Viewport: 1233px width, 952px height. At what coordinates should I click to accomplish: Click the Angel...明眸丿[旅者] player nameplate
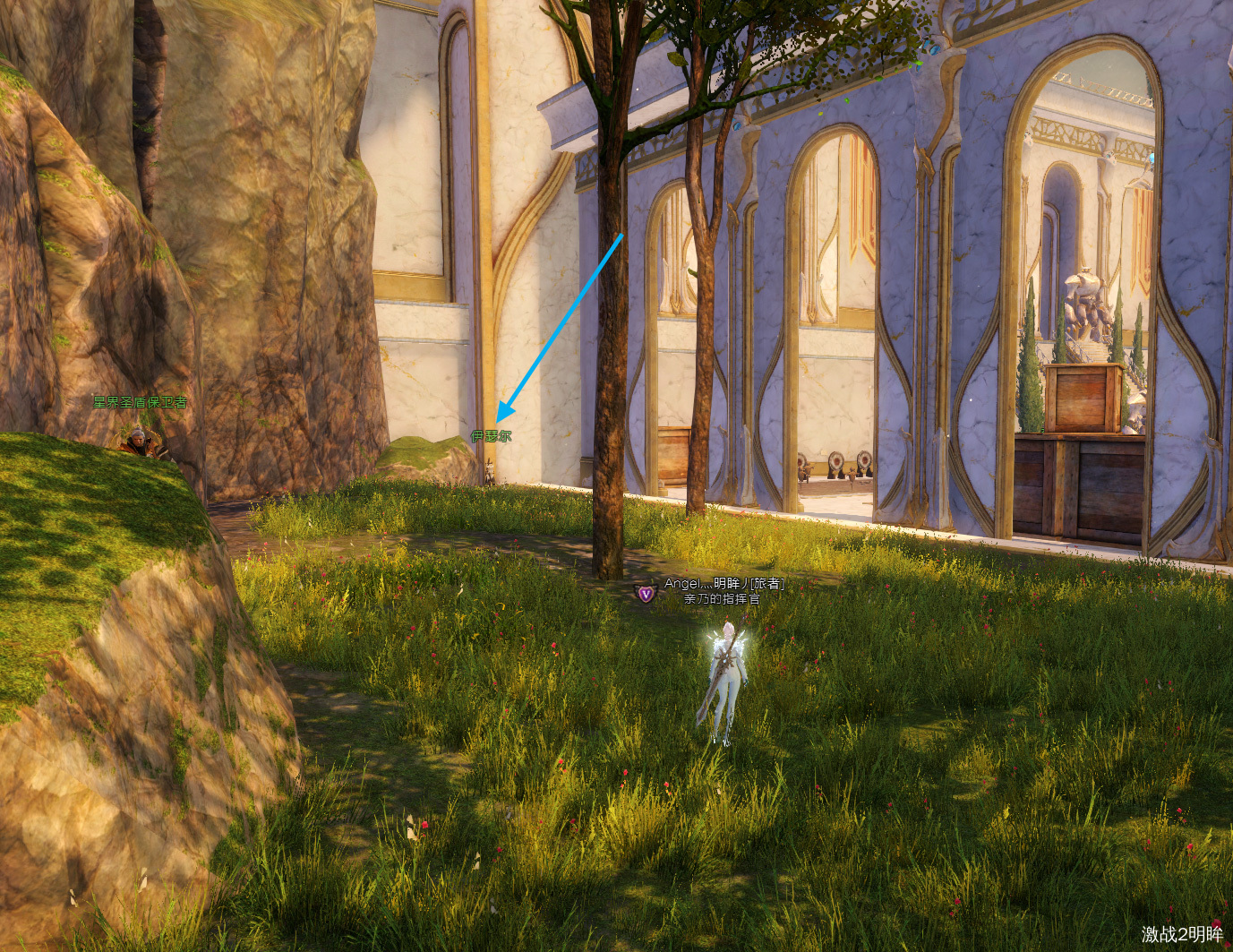pos(724,584)
